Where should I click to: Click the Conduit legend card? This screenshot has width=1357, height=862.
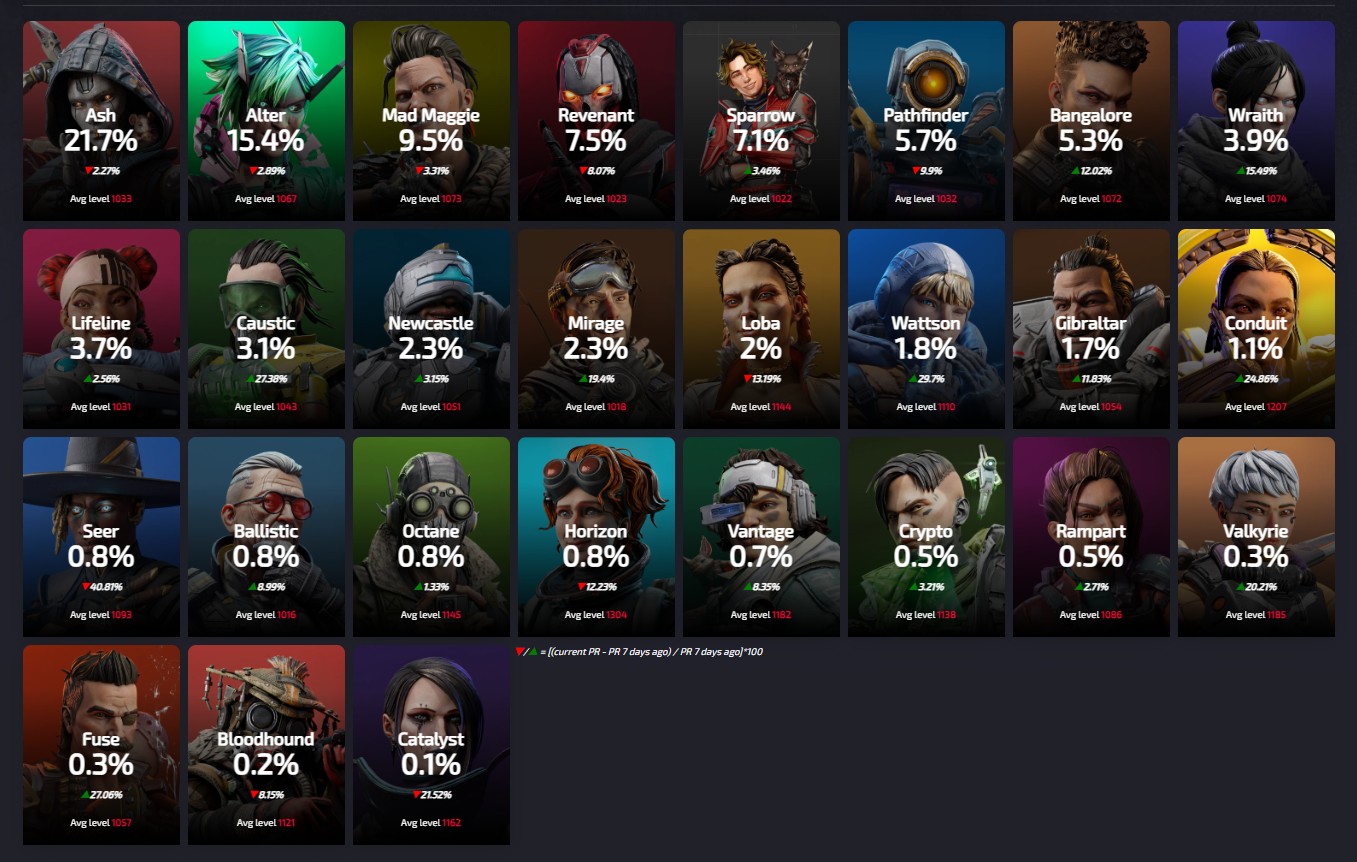pyautogui.click(x=1256, y=329)
